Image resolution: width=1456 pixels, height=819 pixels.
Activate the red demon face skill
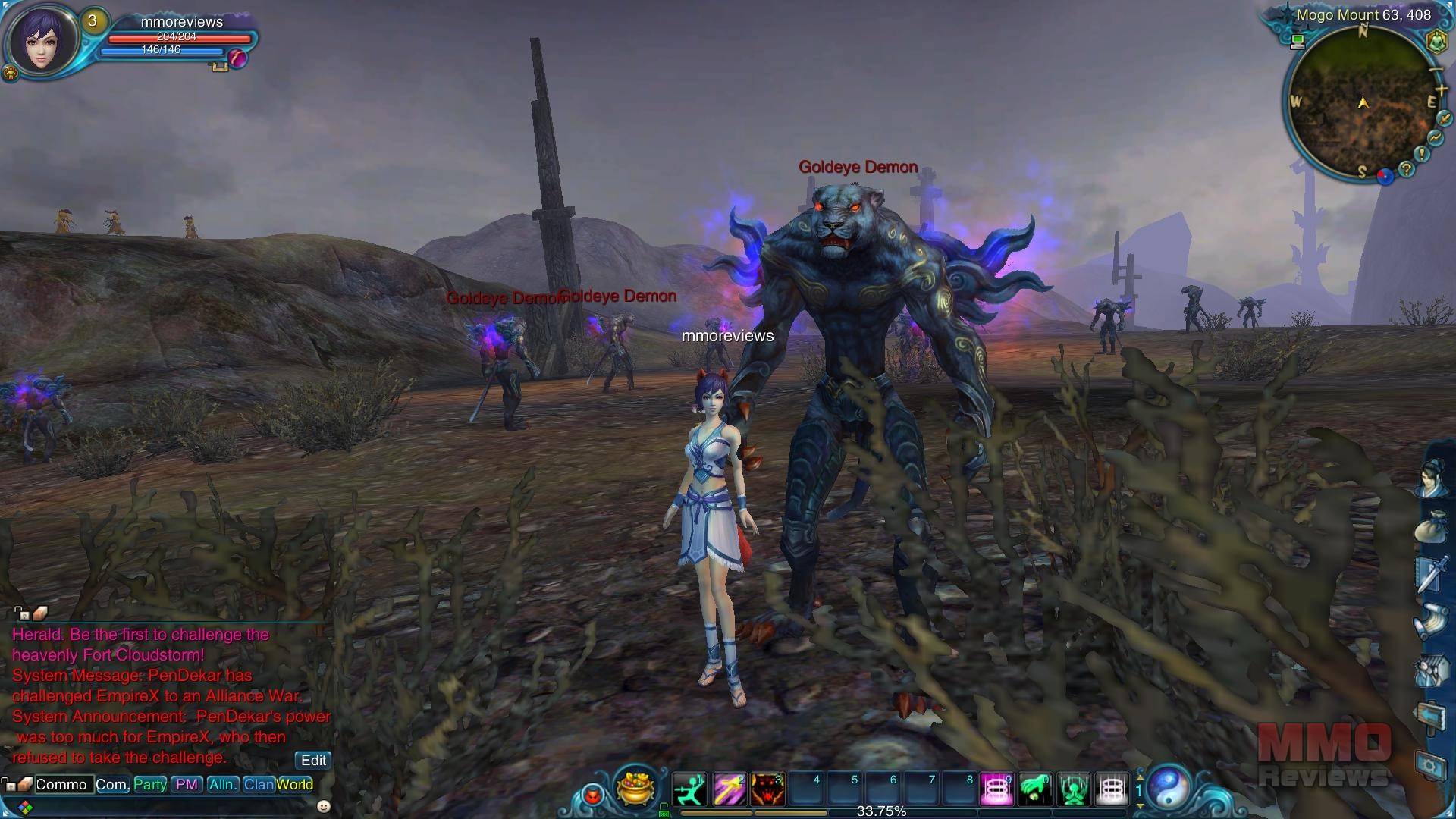coord(767,789)
